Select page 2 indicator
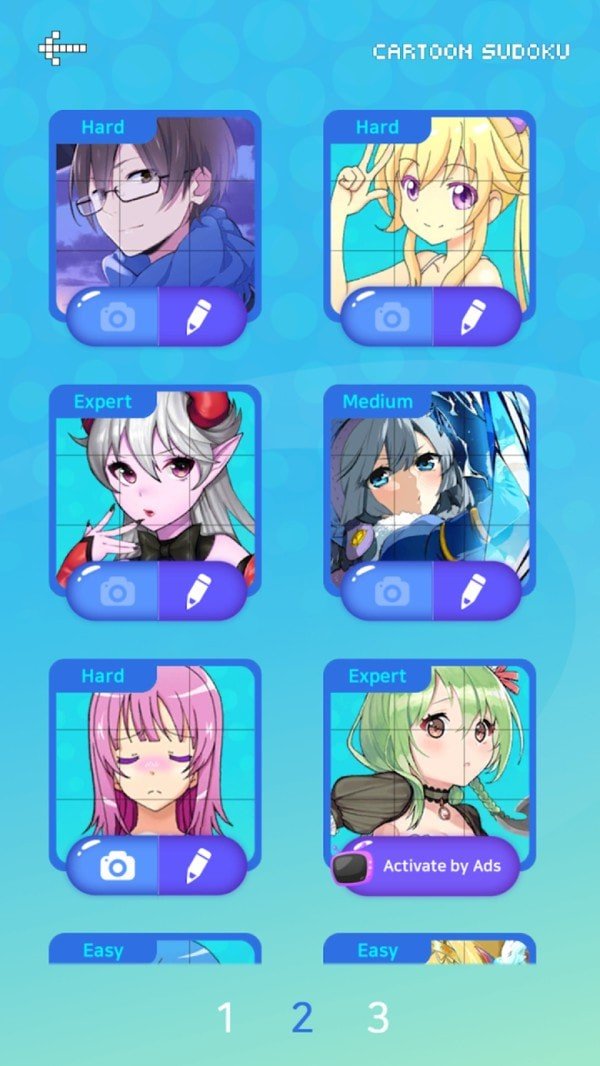 pos(302,1018)
